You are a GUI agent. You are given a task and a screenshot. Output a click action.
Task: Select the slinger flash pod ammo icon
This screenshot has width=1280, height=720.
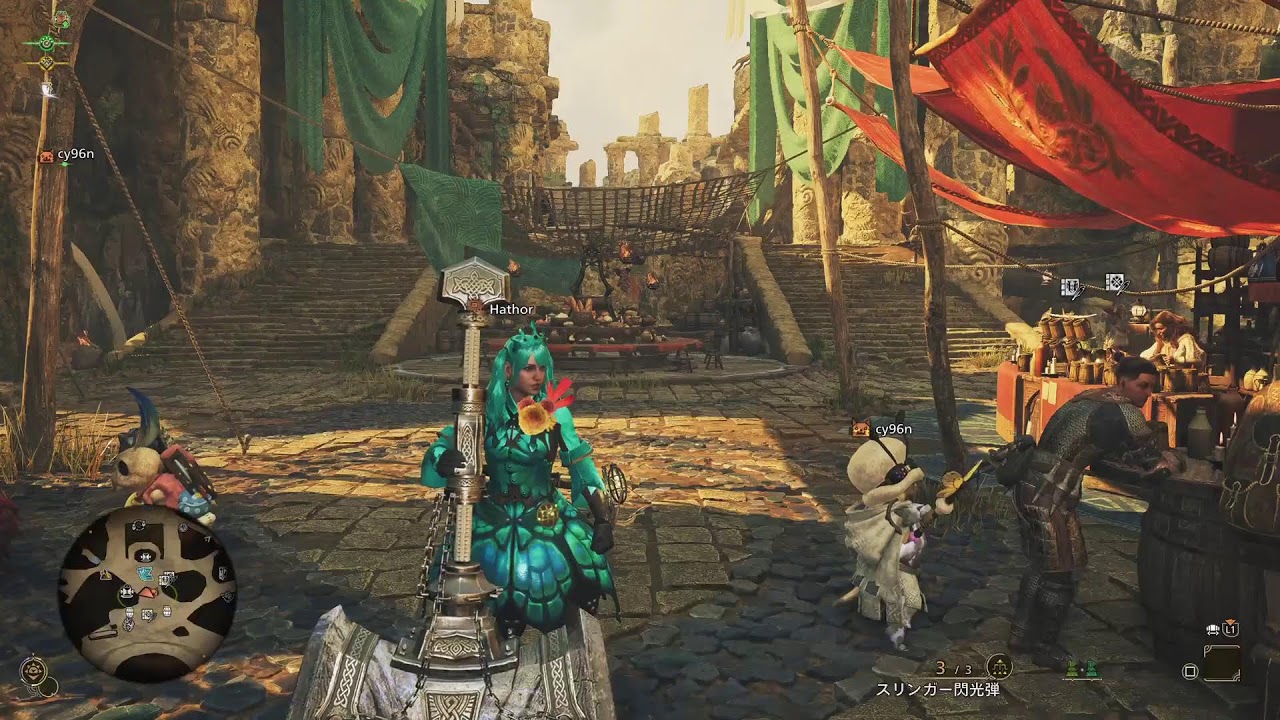[998, 667]
